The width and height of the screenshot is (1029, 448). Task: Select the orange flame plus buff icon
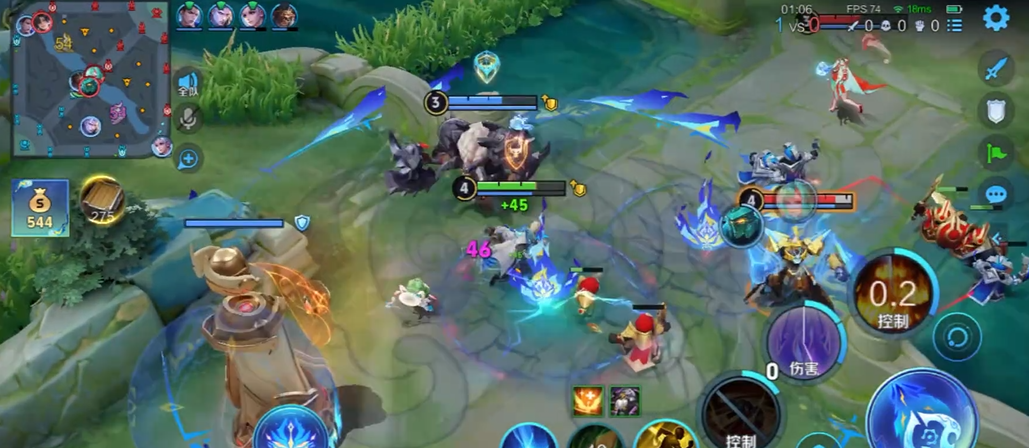tap(586, 401)
